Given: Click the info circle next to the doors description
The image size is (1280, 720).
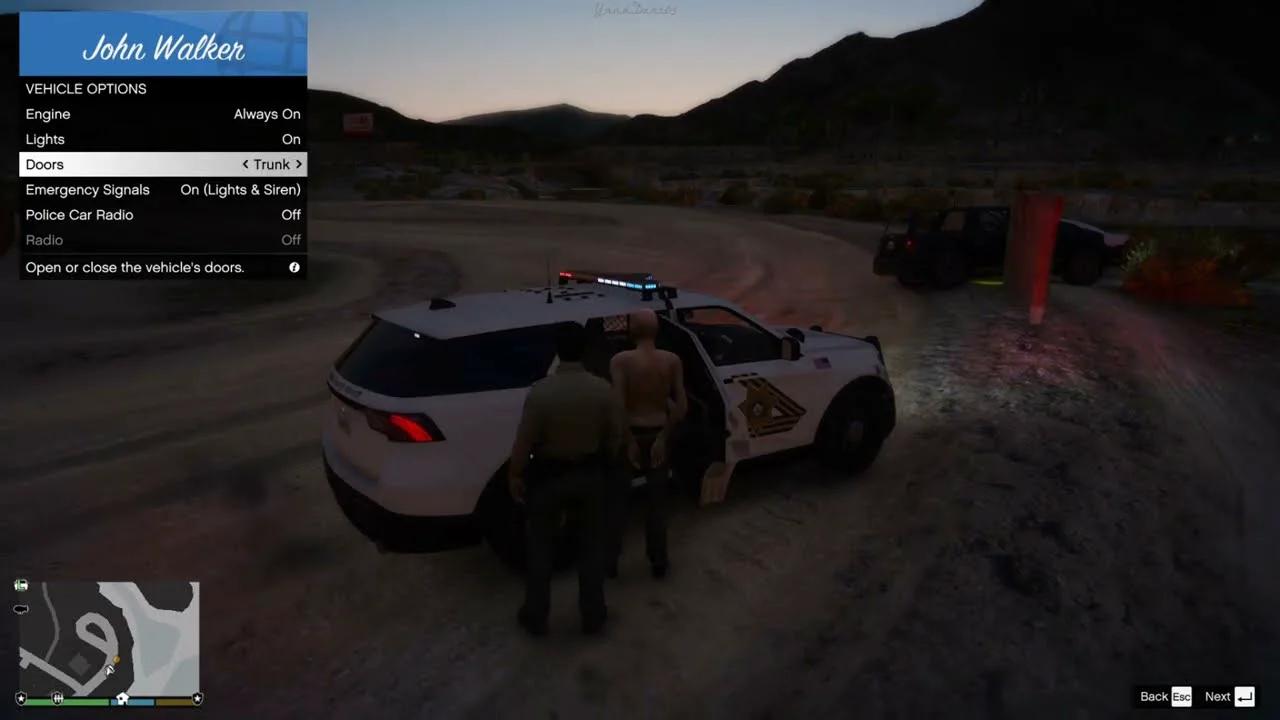Looking at the screenshot, I should tap(293, 267).
